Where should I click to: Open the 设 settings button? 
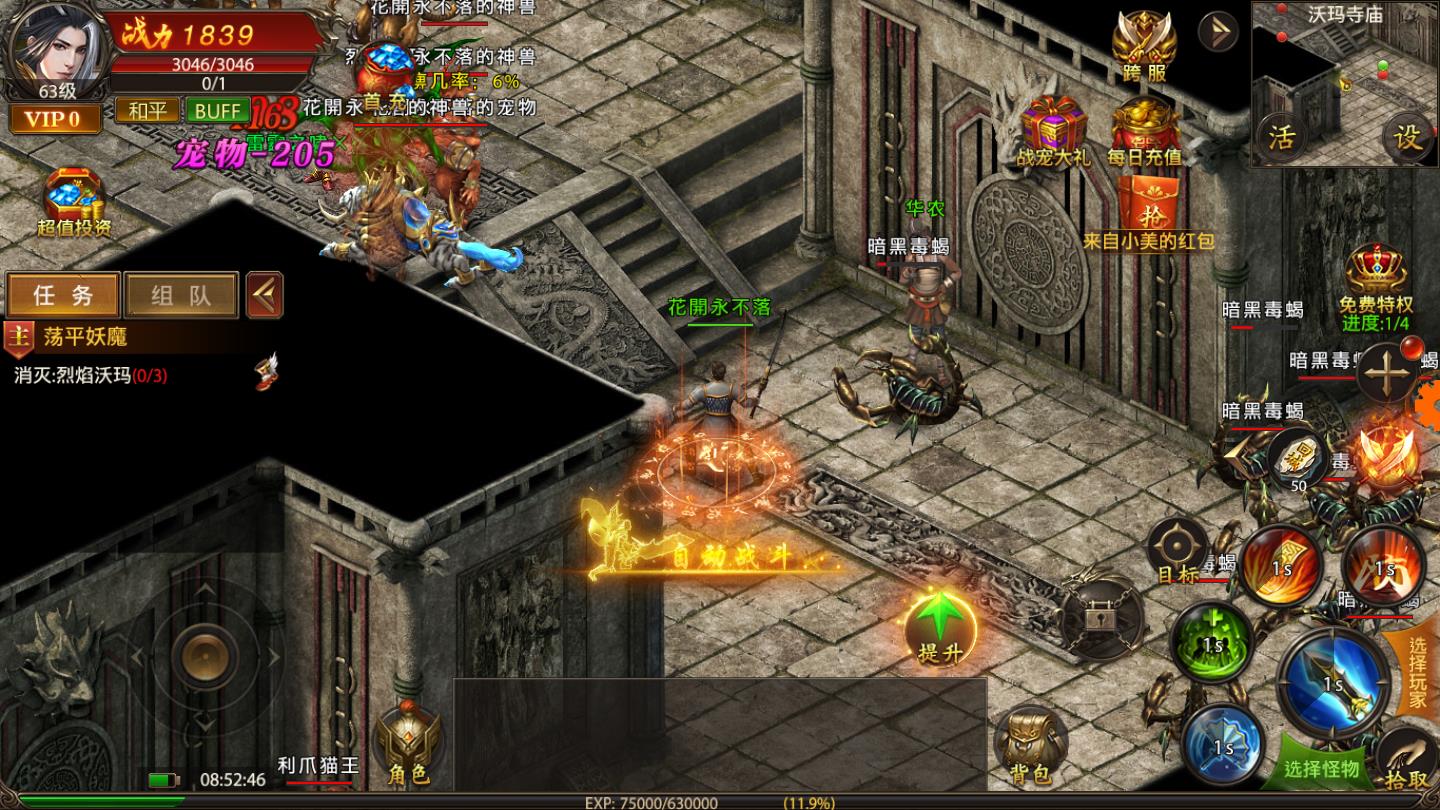(1407, 138)
